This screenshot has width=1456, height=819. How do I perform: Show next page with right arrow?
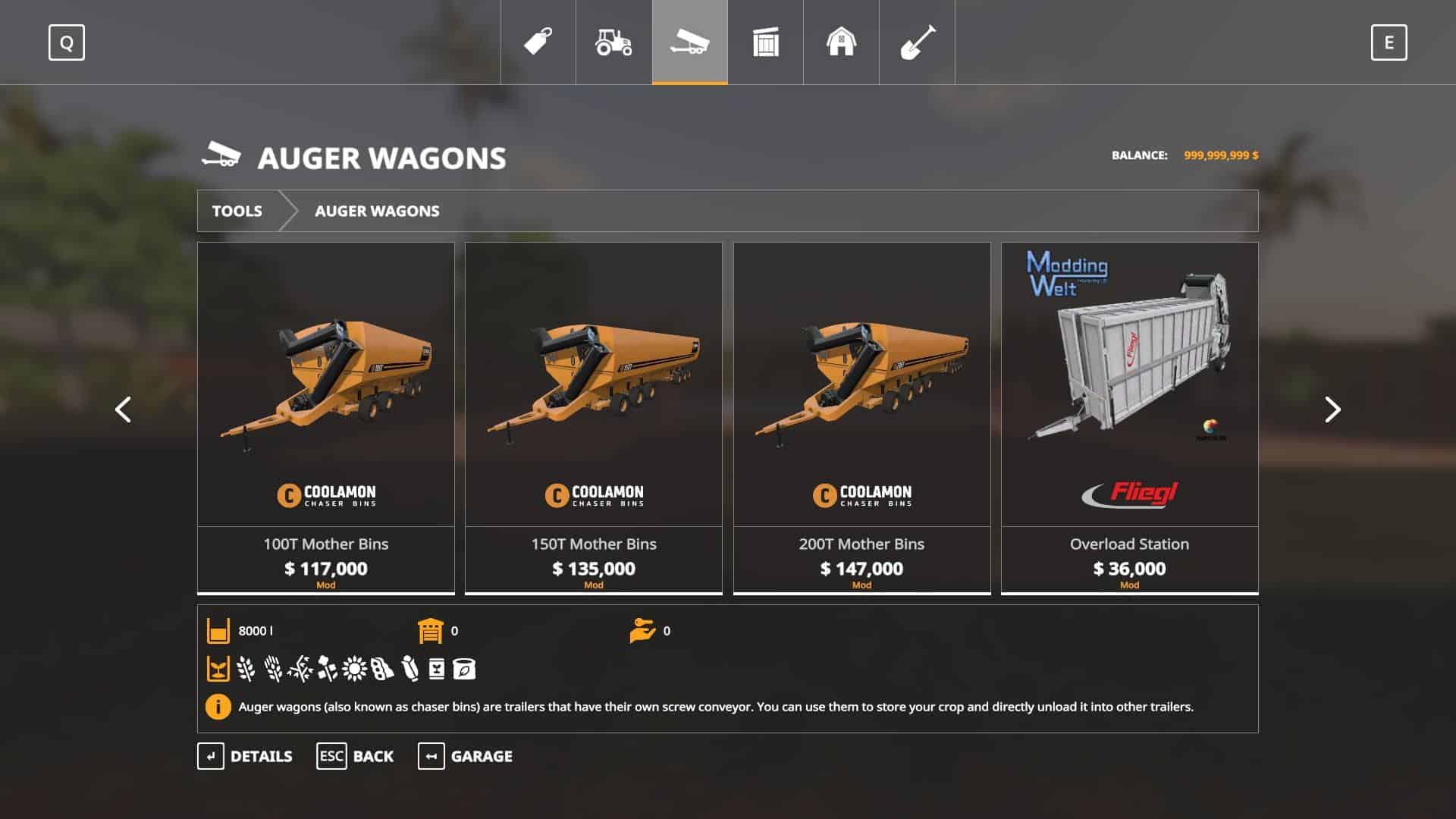(1332, 409)
